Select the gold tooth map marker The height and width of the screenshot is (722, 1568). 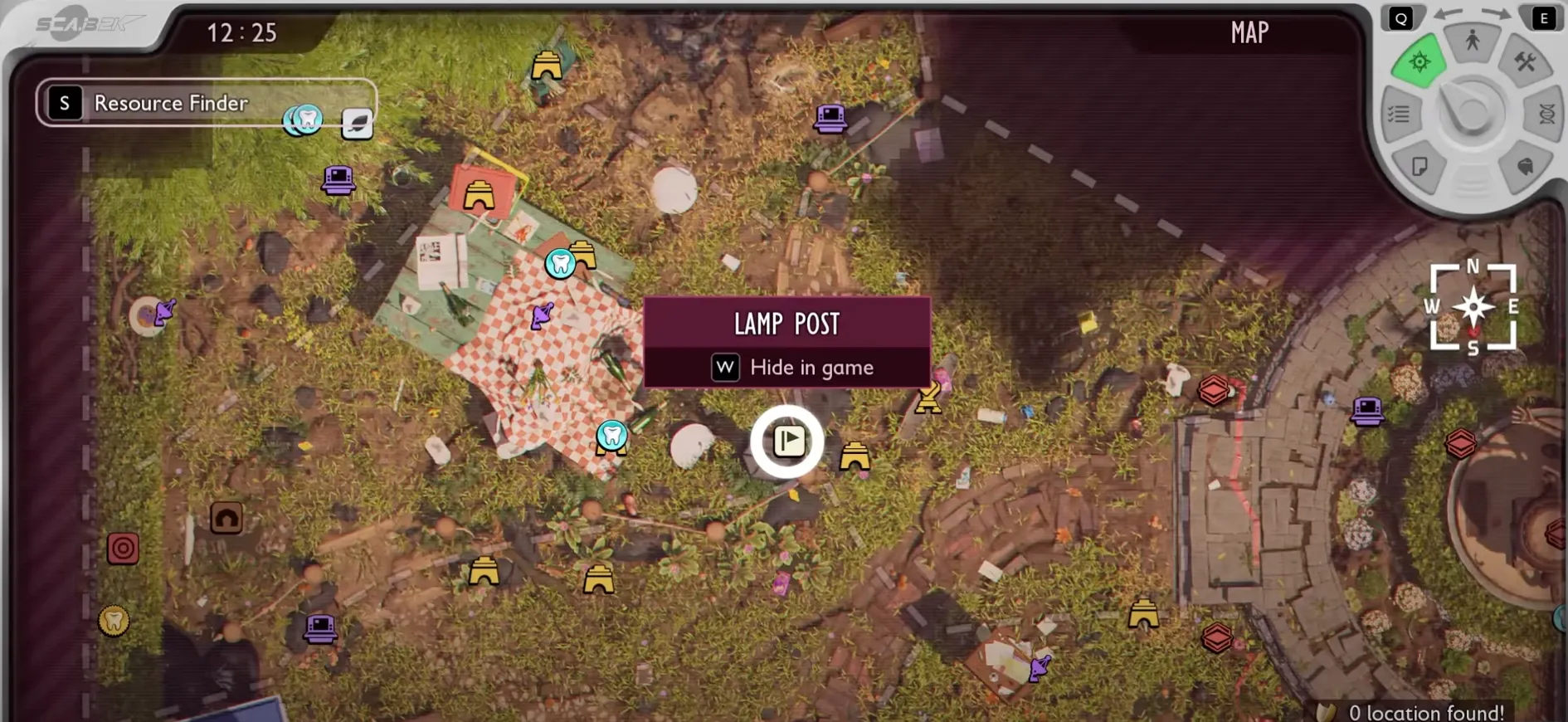114,620
